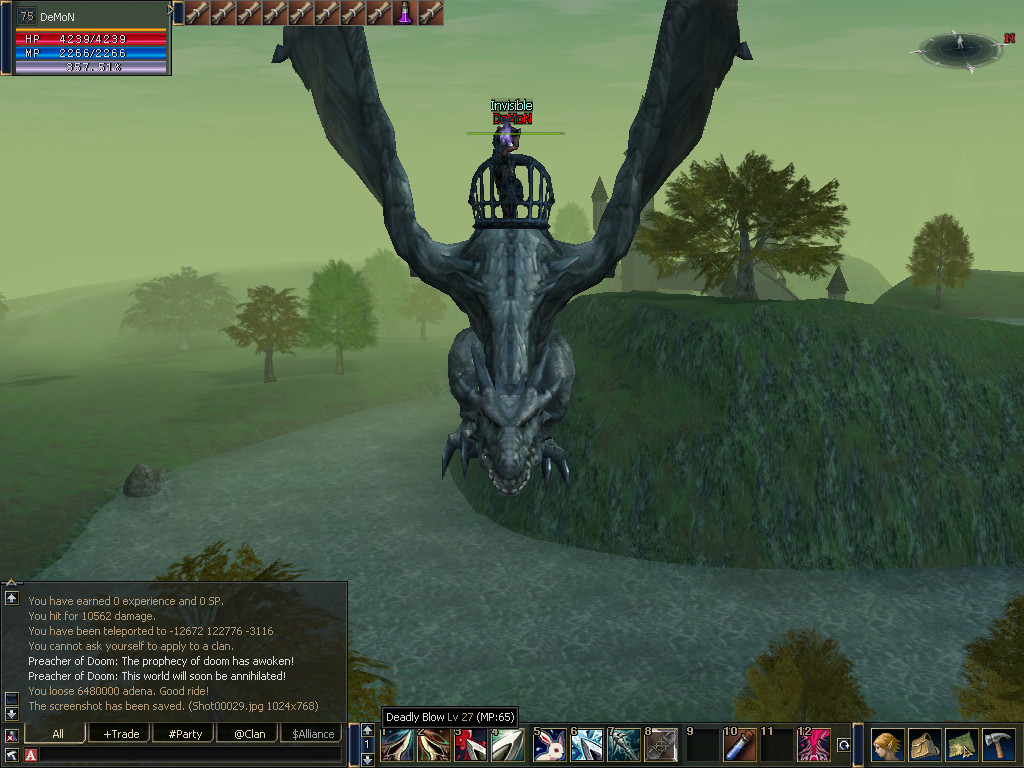Viewport: 1024px width, 768px height.
Task: Switch hotbar to the previous page with the down arrow
Action: pyautogui.click(x=367, y=759)
